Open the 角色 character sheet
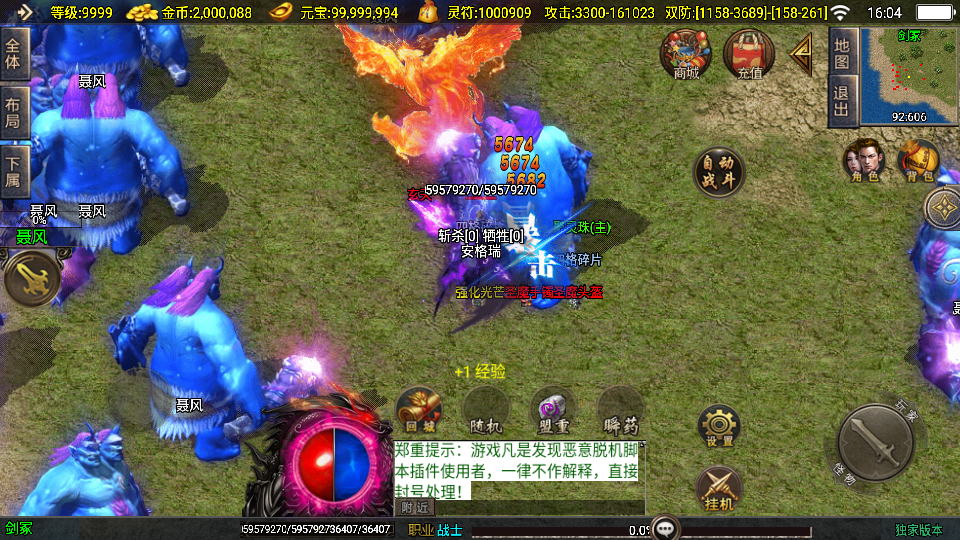This screenshot has height=540, width=960. [864, 161]
